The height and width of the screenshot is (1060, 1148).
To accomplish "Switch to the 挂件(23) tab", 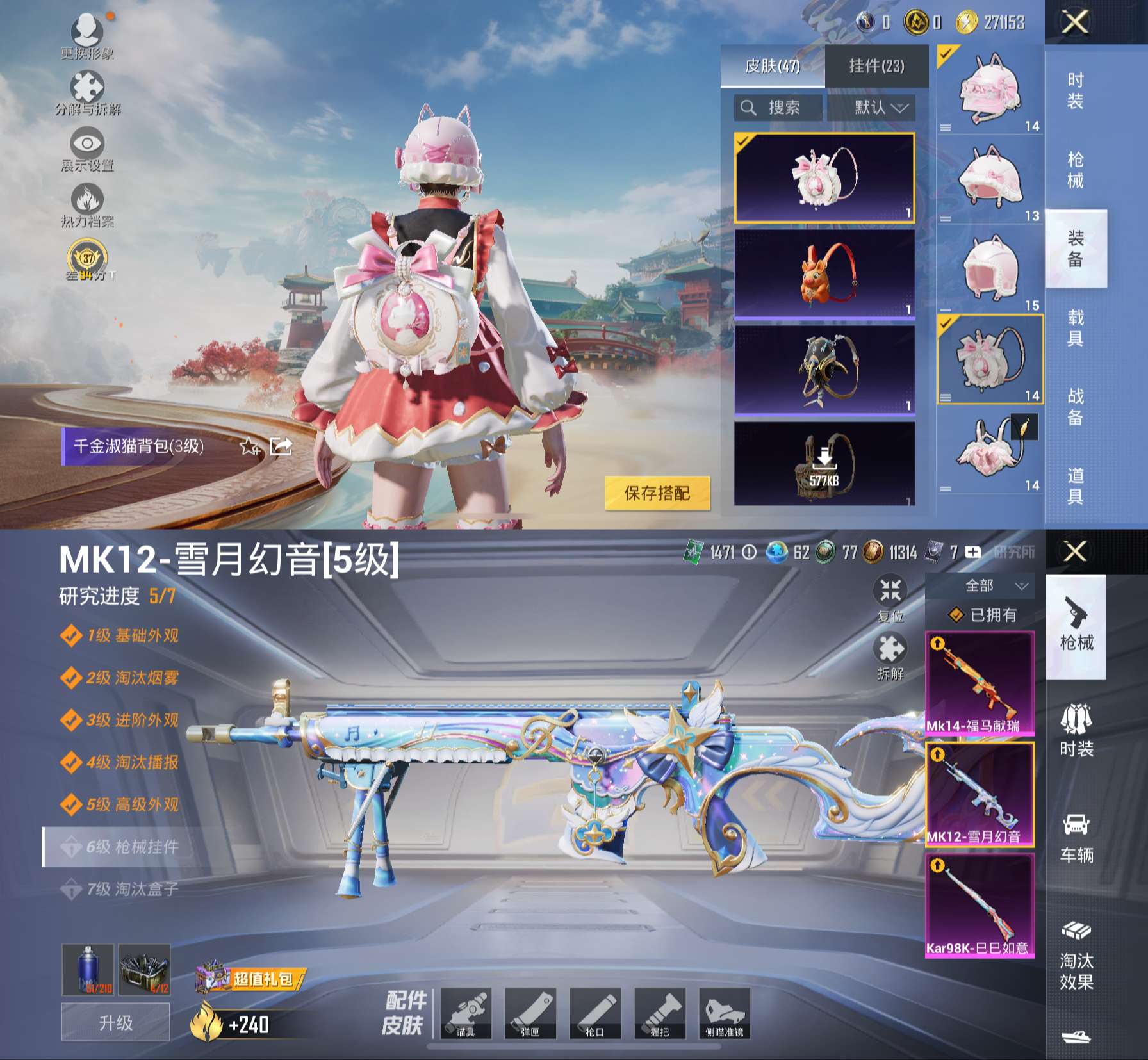I will coord(876,66).
